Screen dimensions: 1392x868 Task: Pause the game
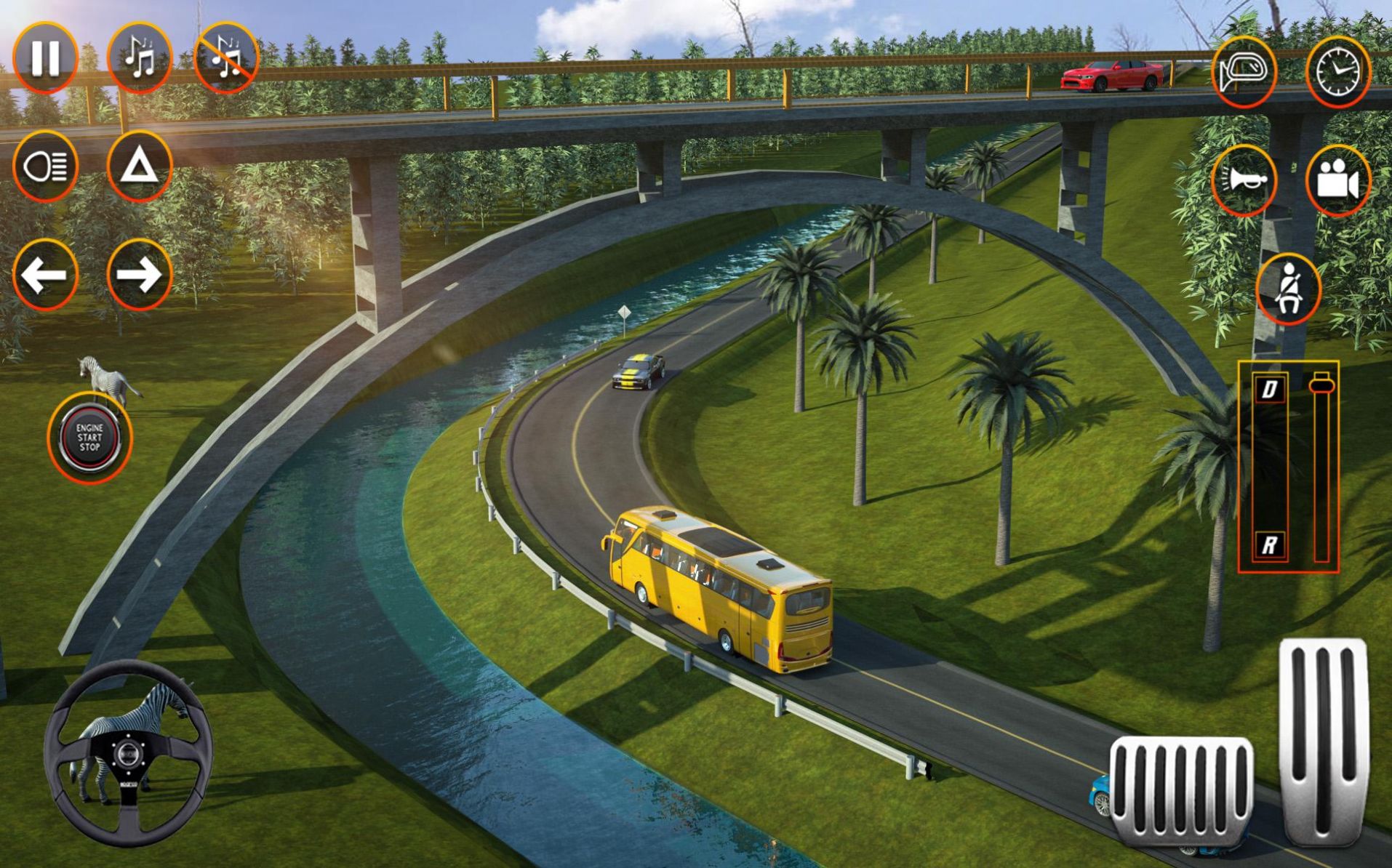point(45,57)
